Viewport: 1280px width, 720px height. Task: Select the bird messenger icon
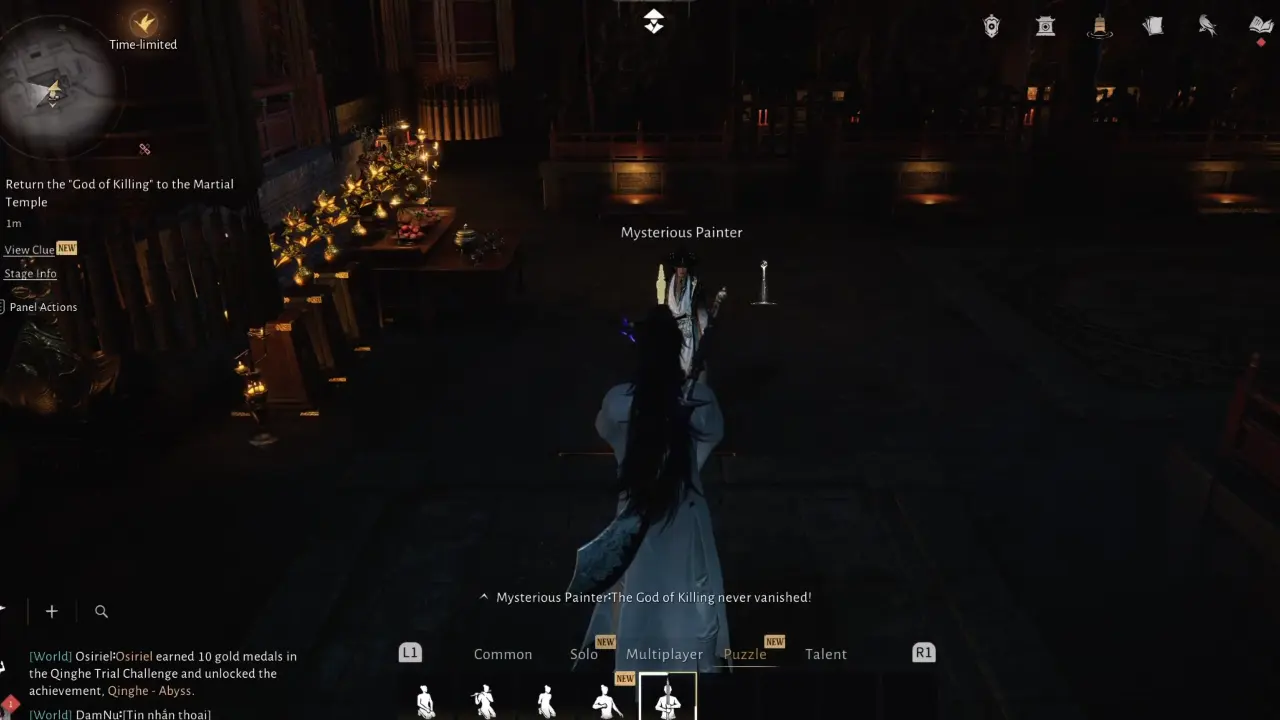(x=1207, y=26)
